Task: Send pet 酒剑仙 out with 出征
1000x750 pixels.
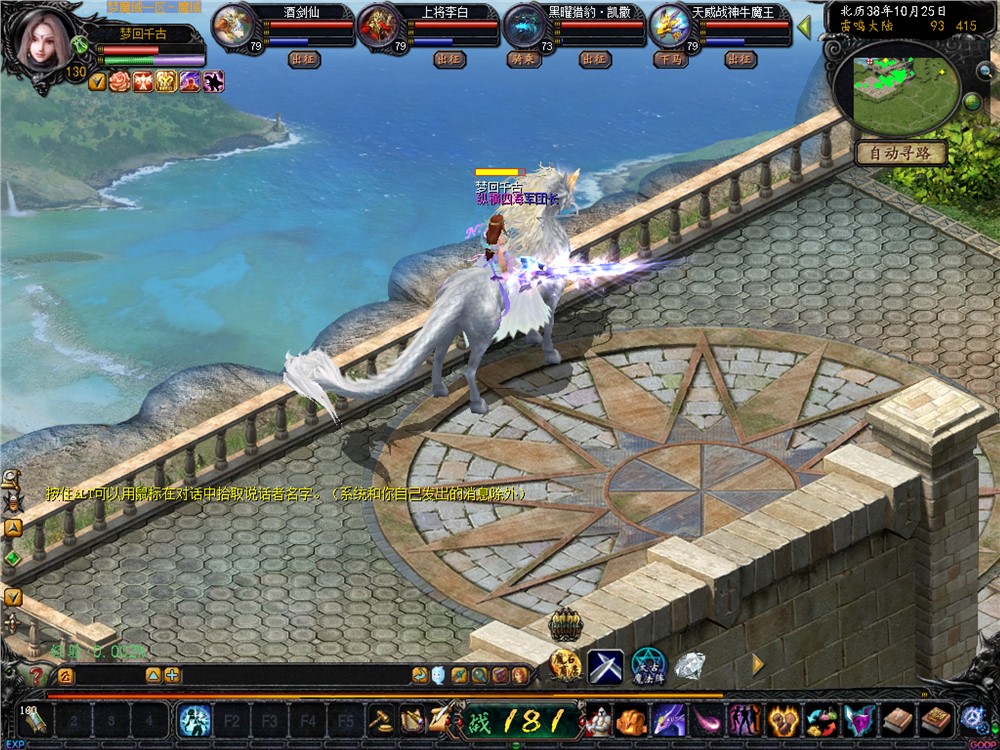Action: (x=304, y=60)
